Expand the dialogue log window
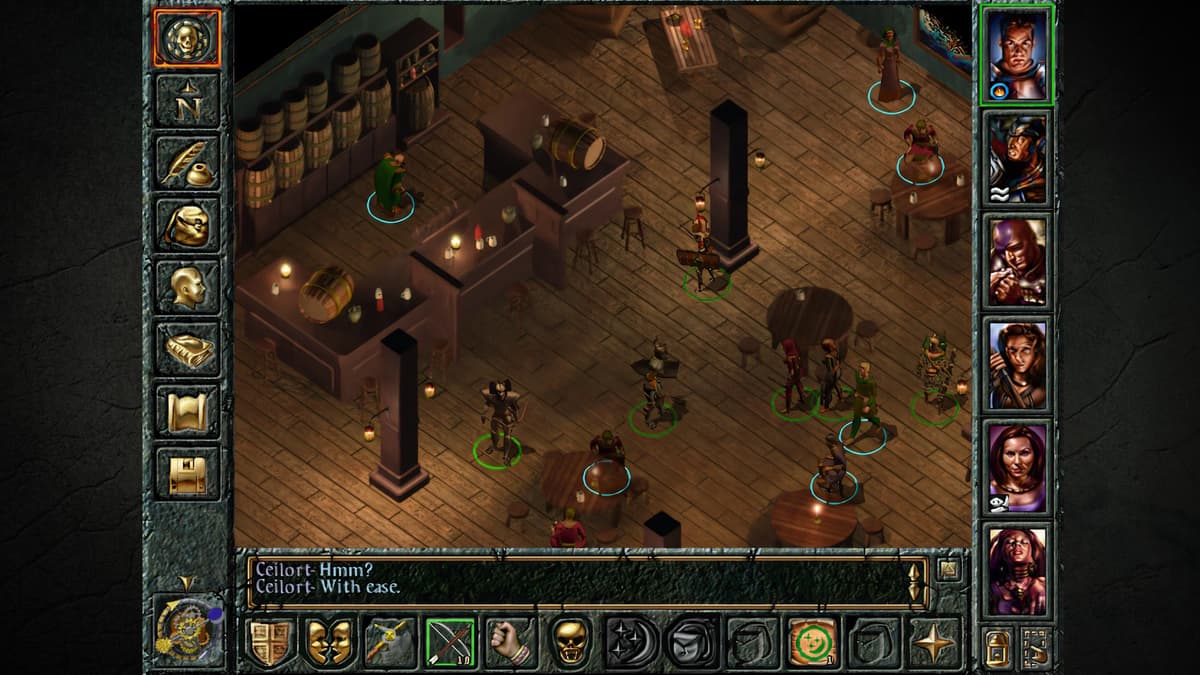Screen dimensions: 1200x675 point(947,571)
